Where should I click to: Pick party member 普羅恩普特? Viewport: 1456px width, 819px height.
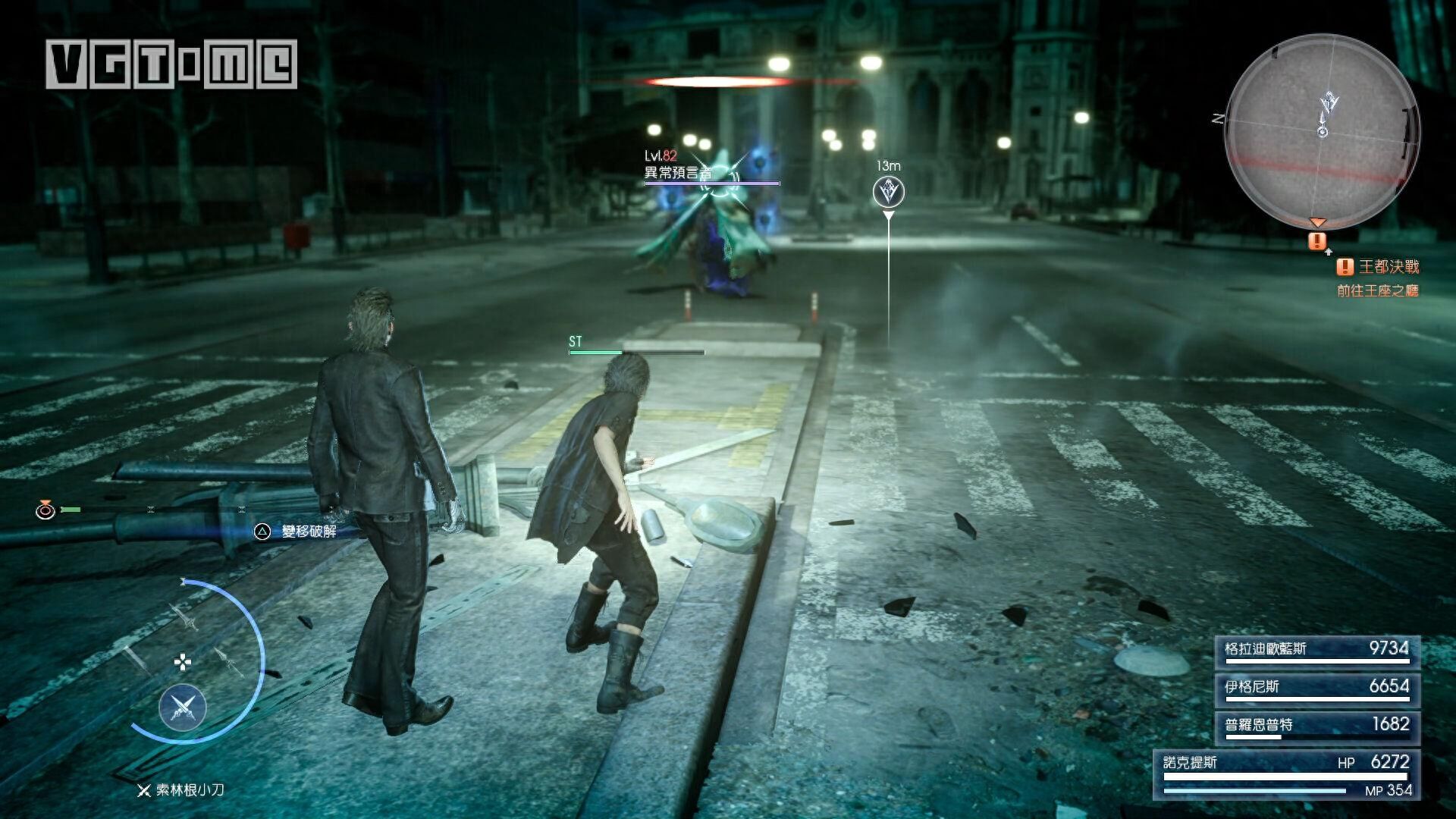pyautogui.click(x=1317, y=726)
